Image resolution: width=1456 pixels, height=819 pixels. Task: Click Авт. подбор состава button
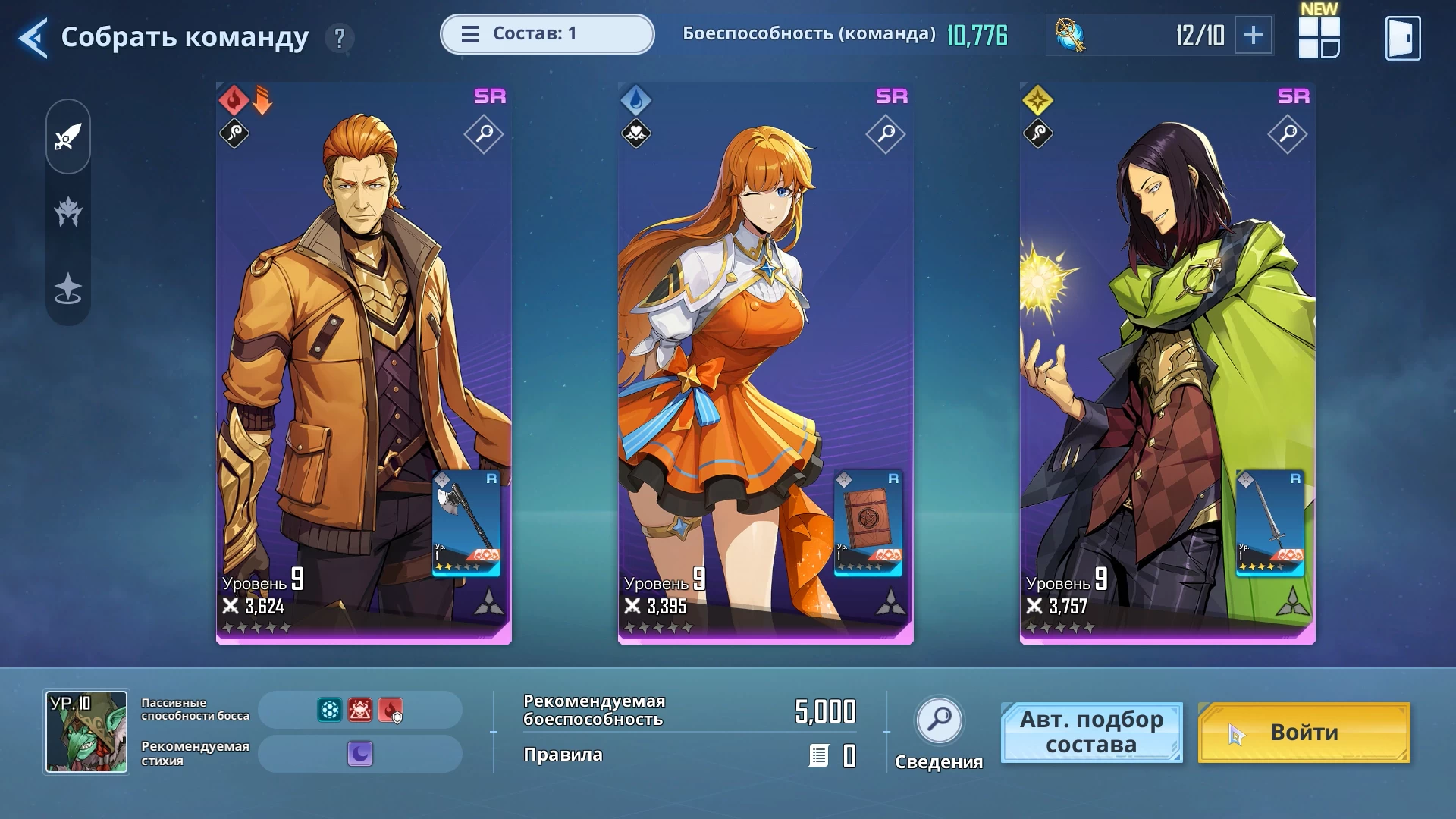coord(1091,732)
